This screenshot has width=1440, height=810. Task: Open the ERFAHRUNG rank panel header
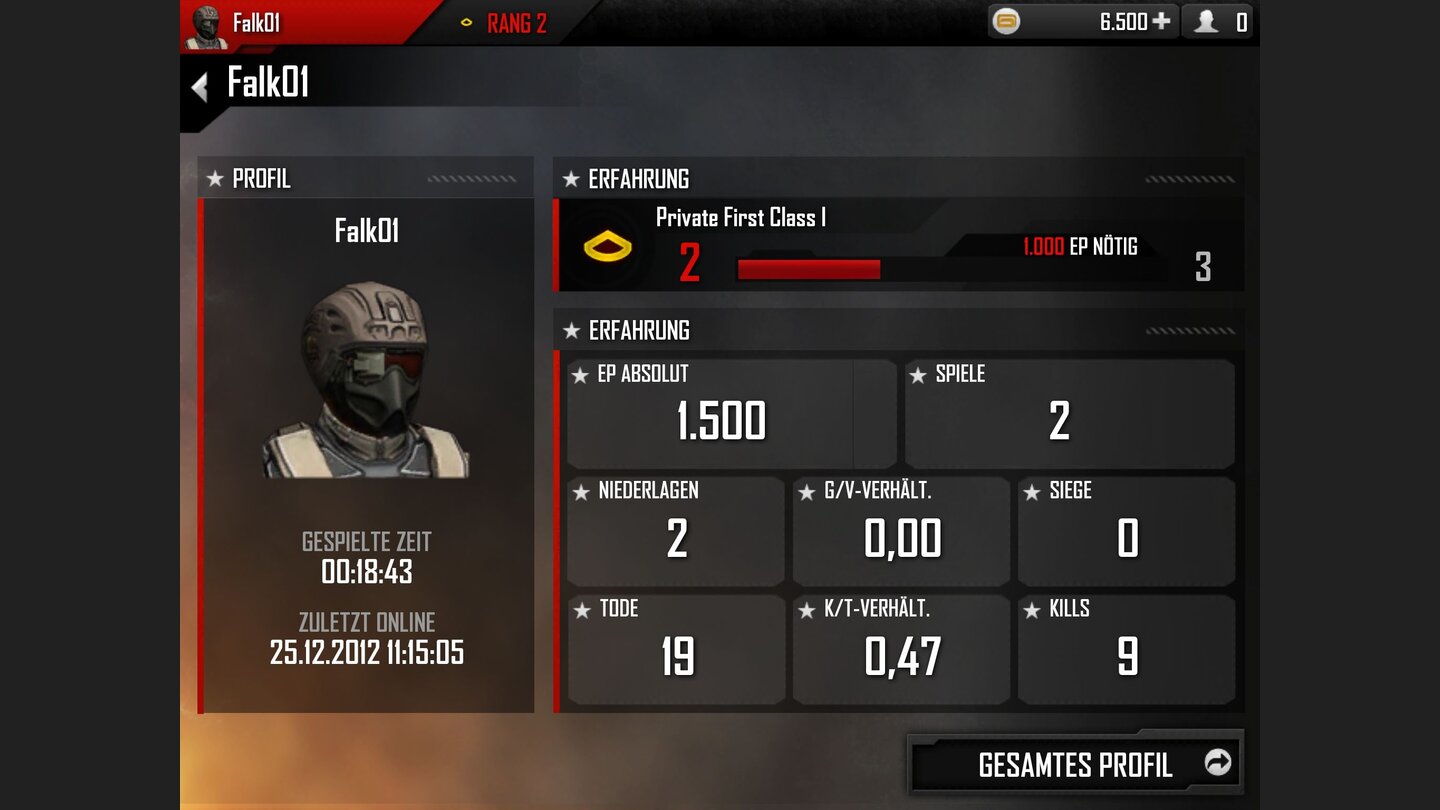coord(640,179)
